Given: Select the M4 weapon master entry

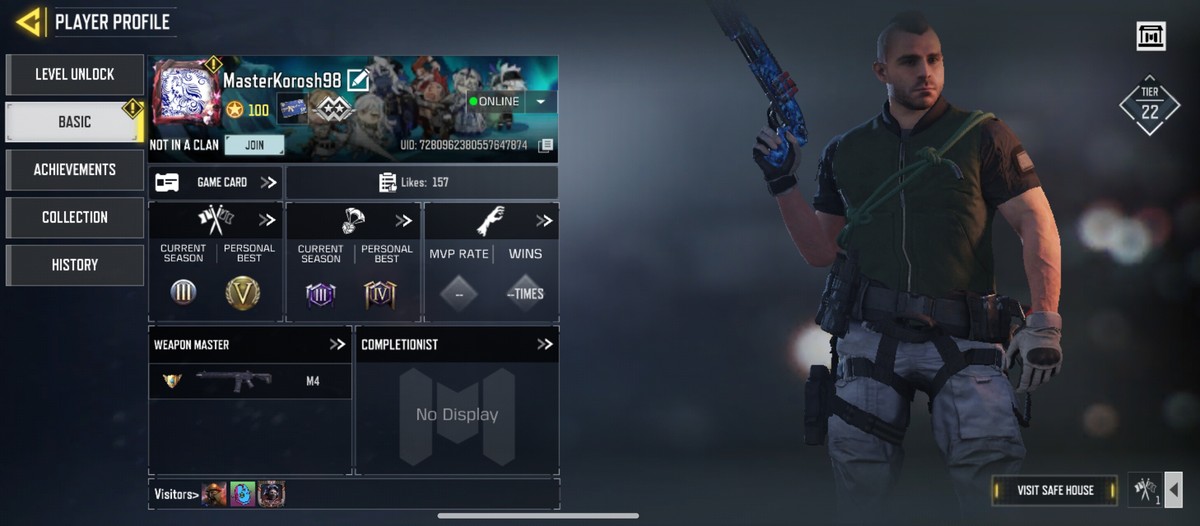Looking at the screenshot, I should (250, 381).
